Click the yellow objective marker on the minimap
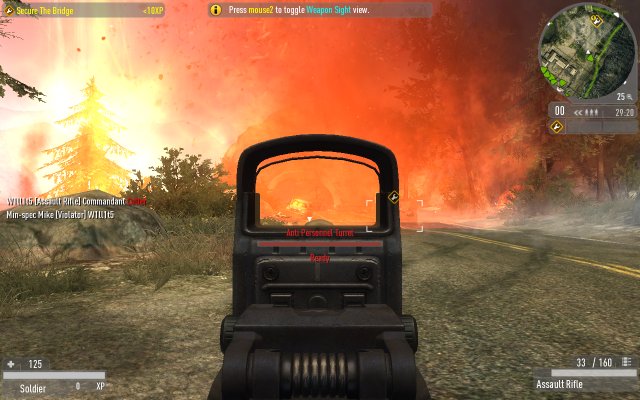This screenshot has height=400, width=640. [x=597, y=21]
